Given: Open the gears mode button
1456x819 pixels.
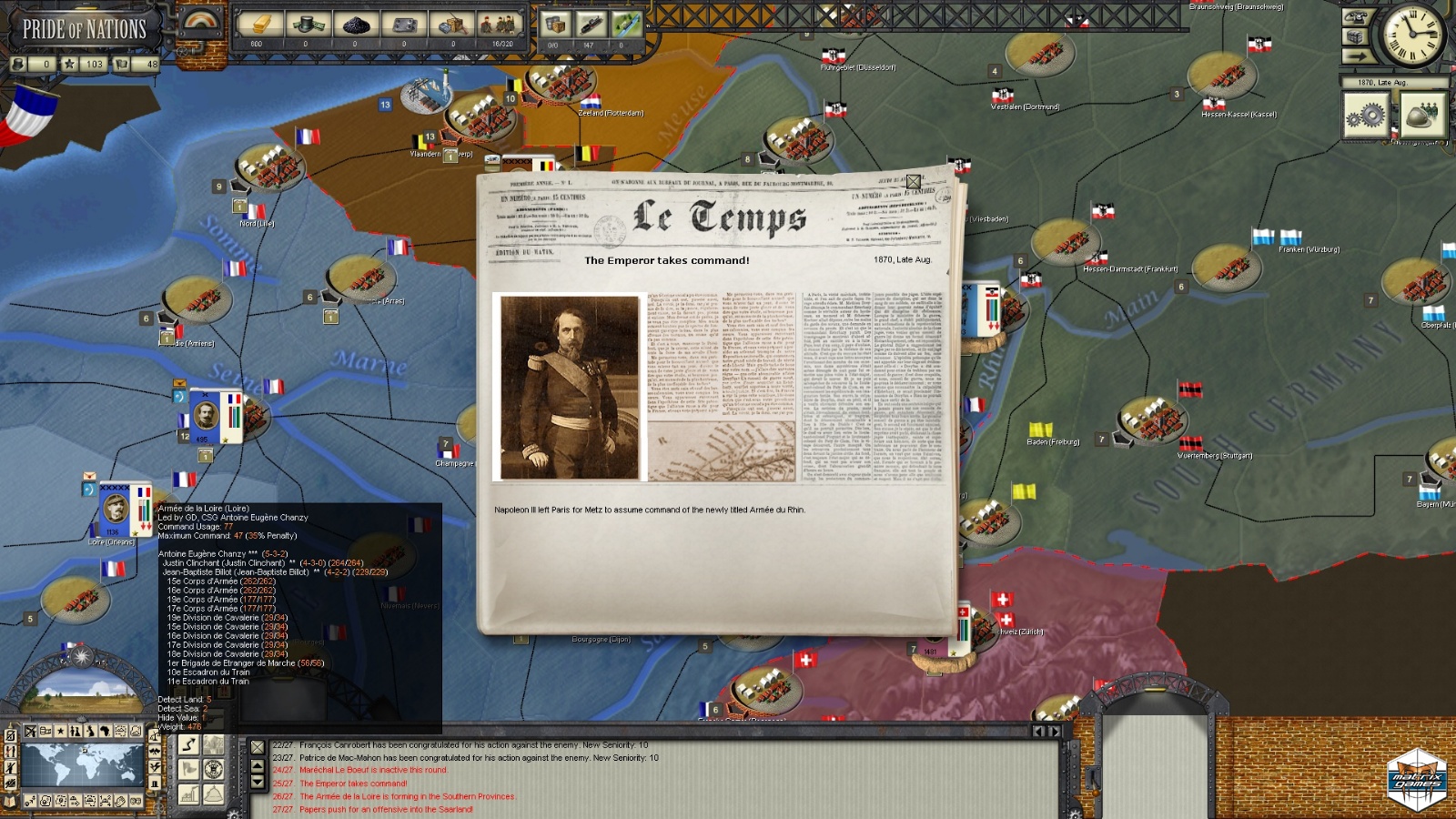Looking at the screenshot, I should 1366,116.
